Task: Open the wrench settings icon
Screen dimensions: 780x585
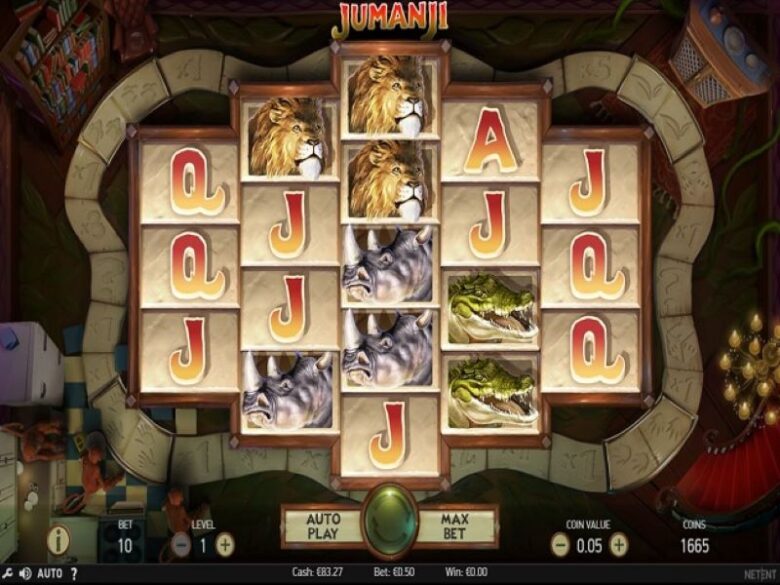Action: pos(5,574)
